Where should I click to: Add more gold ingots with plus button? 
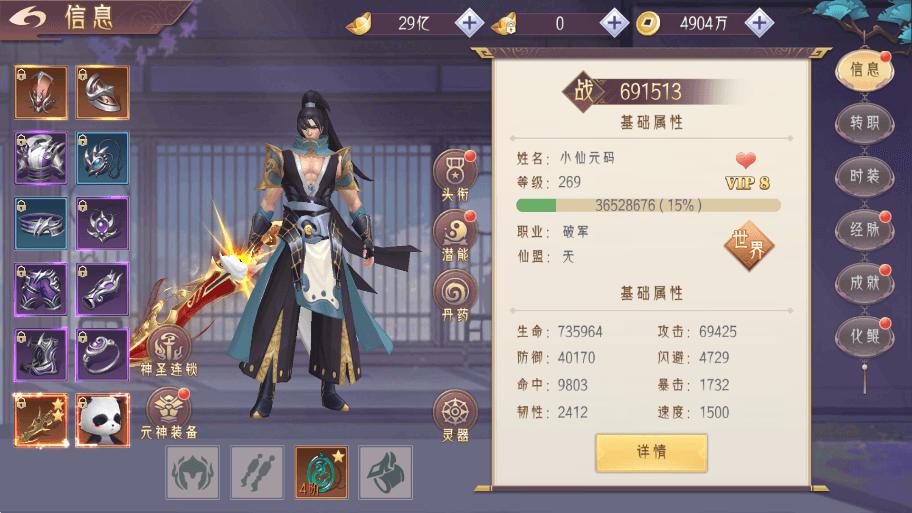click(469, 22)
